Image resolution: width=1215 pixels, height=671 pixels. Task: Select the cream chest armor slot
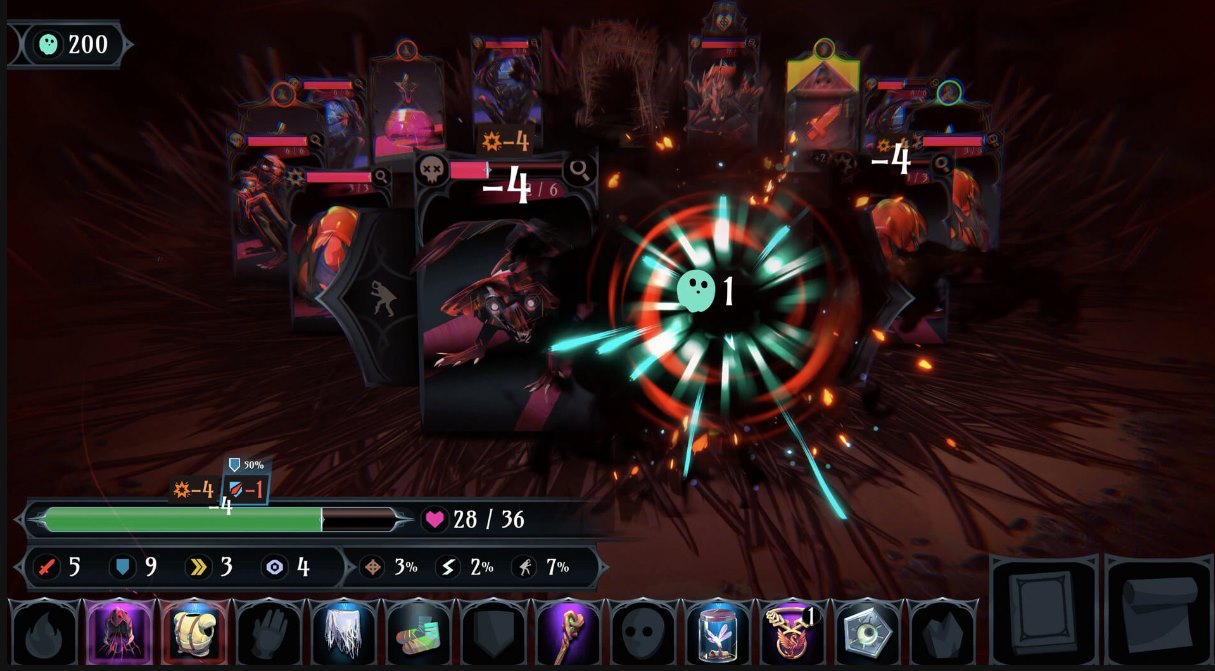pos(195,632)
